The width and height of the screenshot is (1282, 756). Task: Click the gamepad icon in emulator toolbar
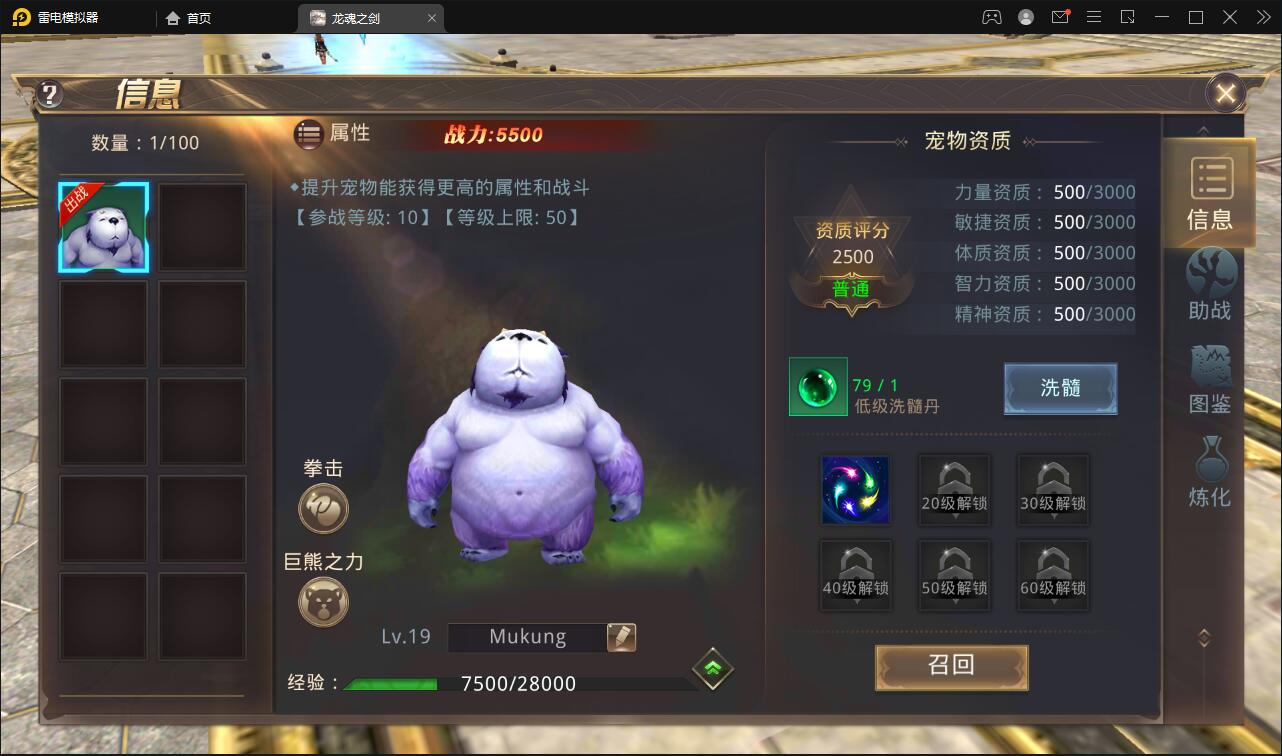click(990, 17)
